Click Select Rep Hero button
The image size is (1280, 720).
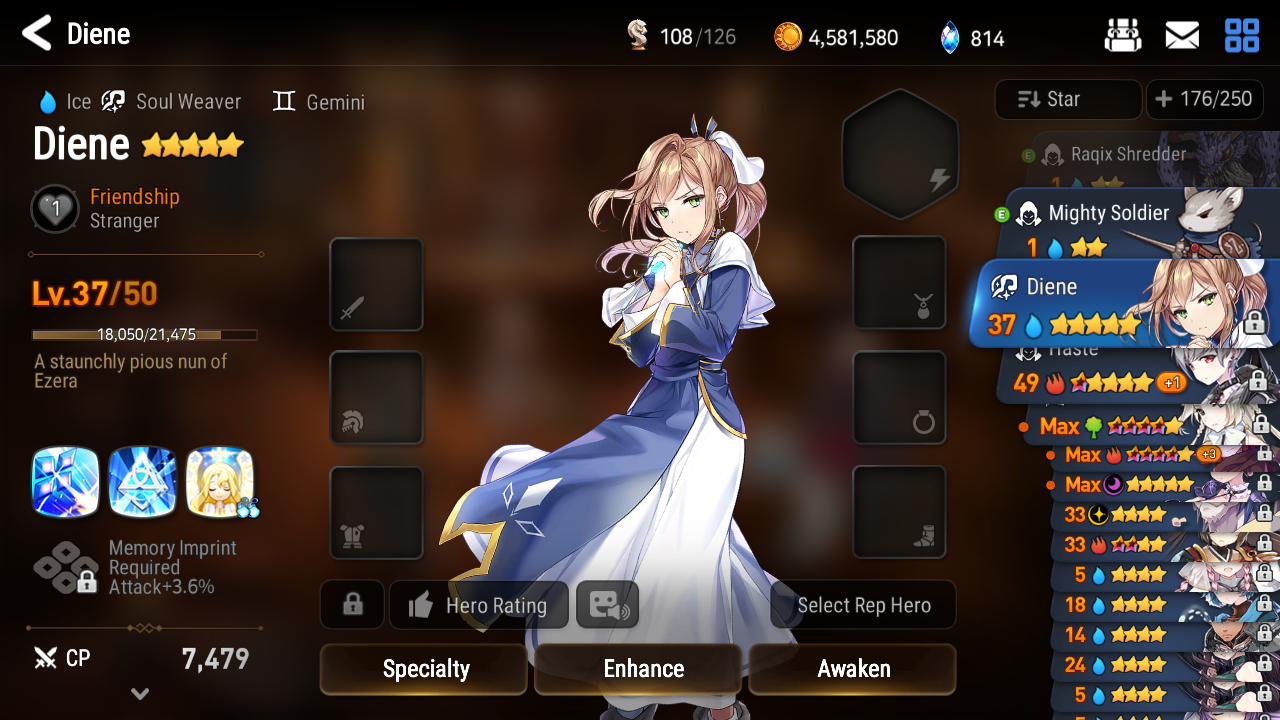click(x=863, y=605)
